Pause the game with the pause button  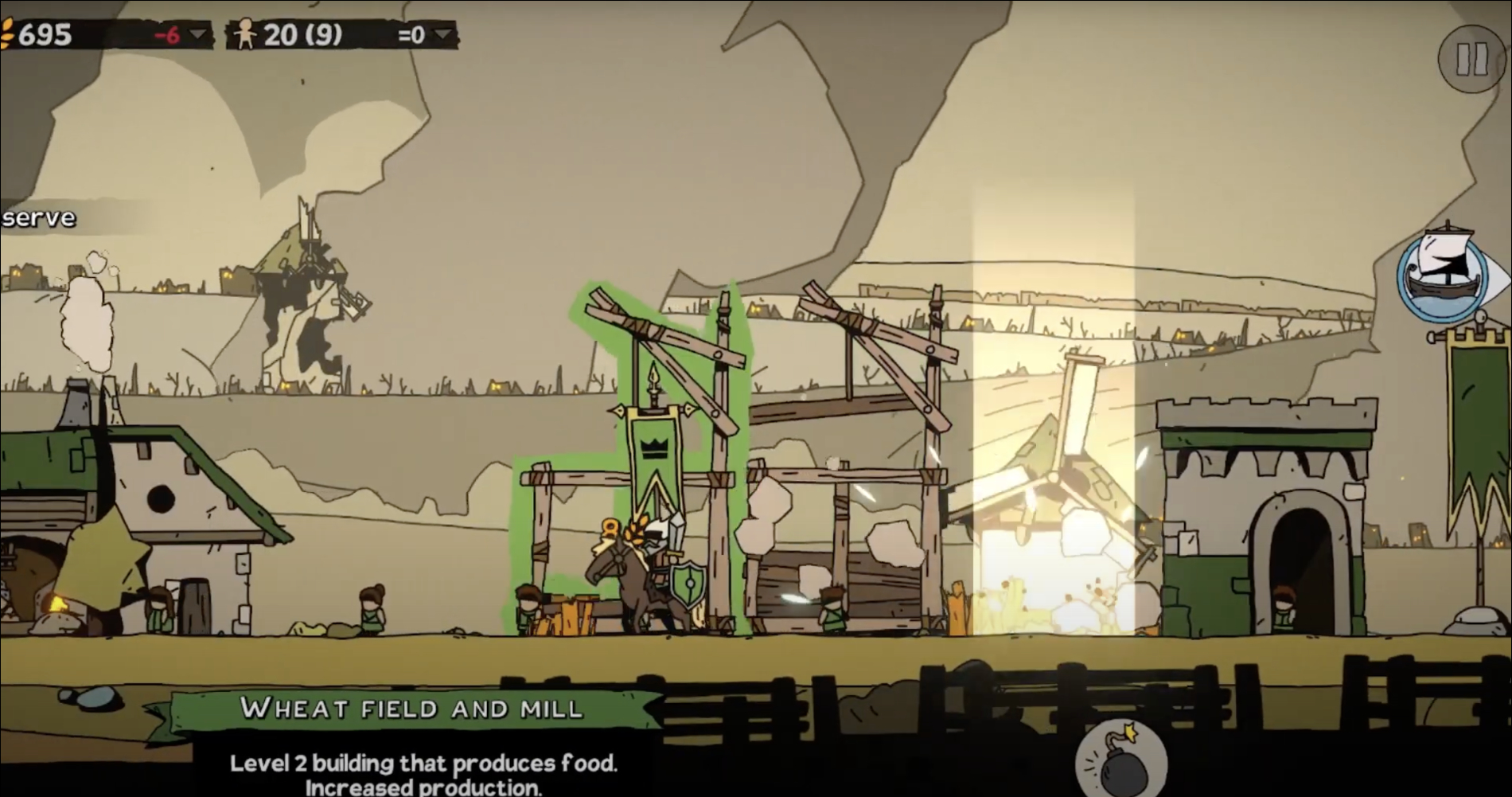[x=1471, y=59]
